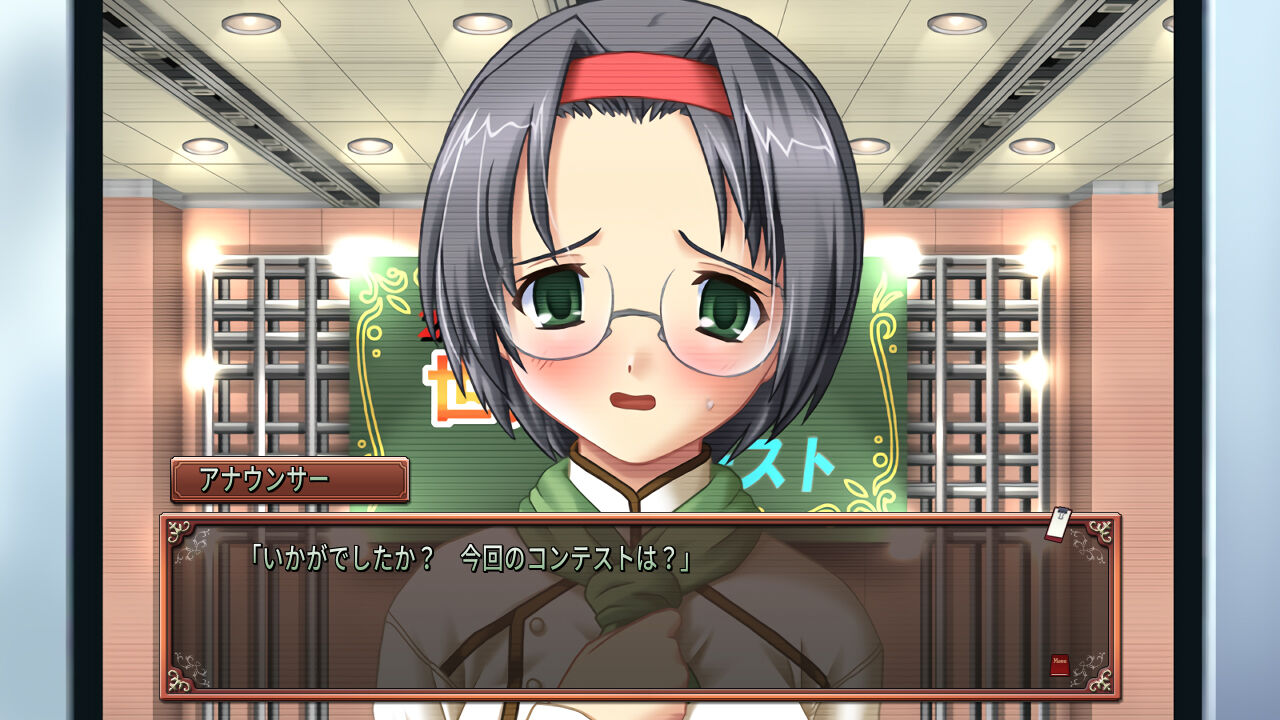The height and width of the screenshot is (720, 1280).
Task: Click the clipboard icon's metal clip
Action: click(x=1062, y=512)
